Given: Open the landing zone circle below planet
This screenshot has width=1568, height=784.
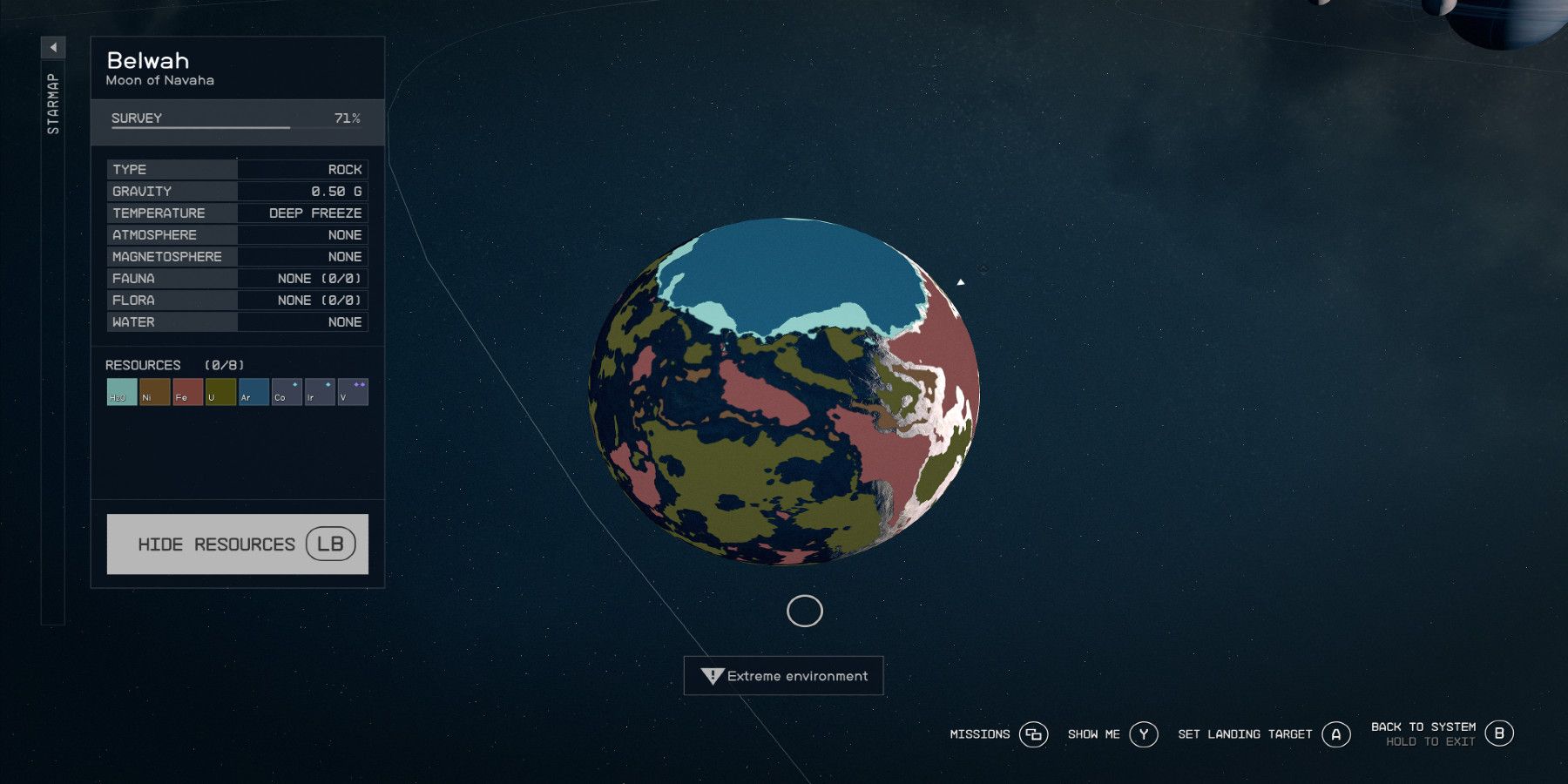Looking at the screenshot, I should tap(803, 611).
